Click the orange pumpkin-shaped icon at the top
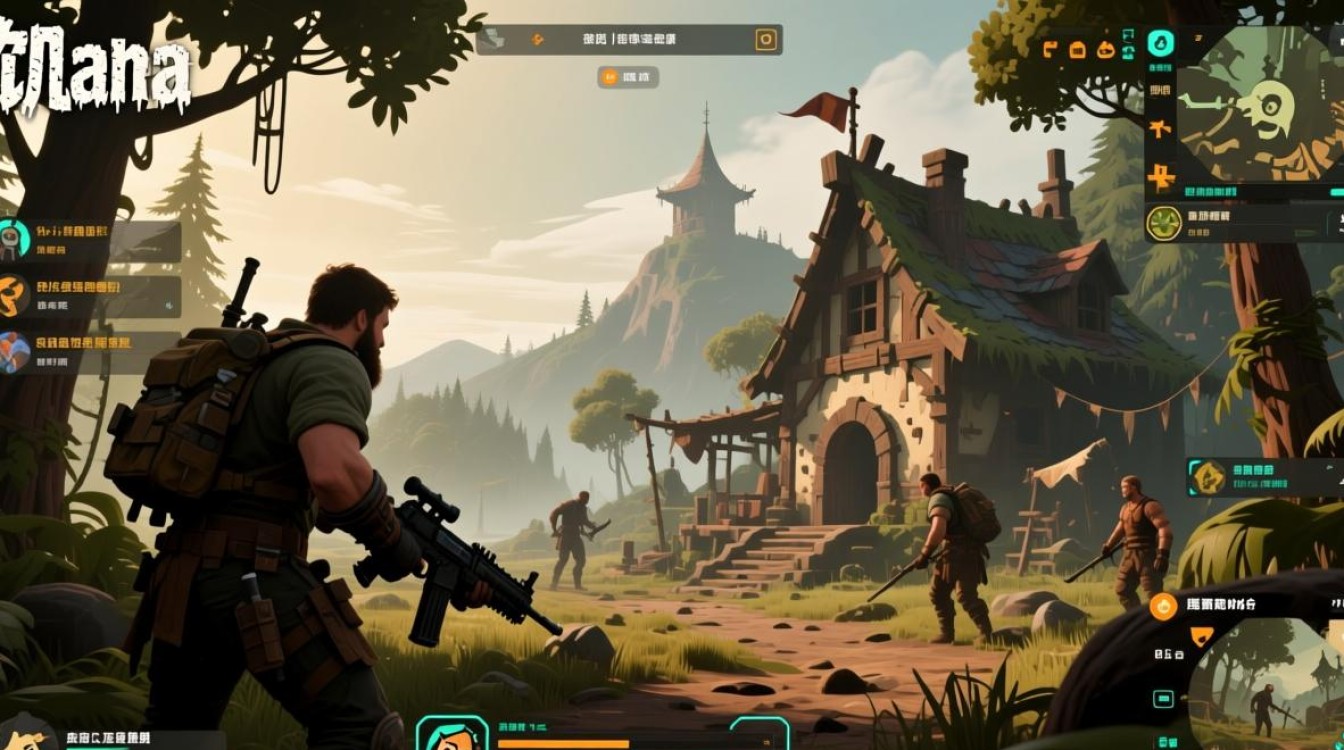The image size is (1344, 750). 1106,49
